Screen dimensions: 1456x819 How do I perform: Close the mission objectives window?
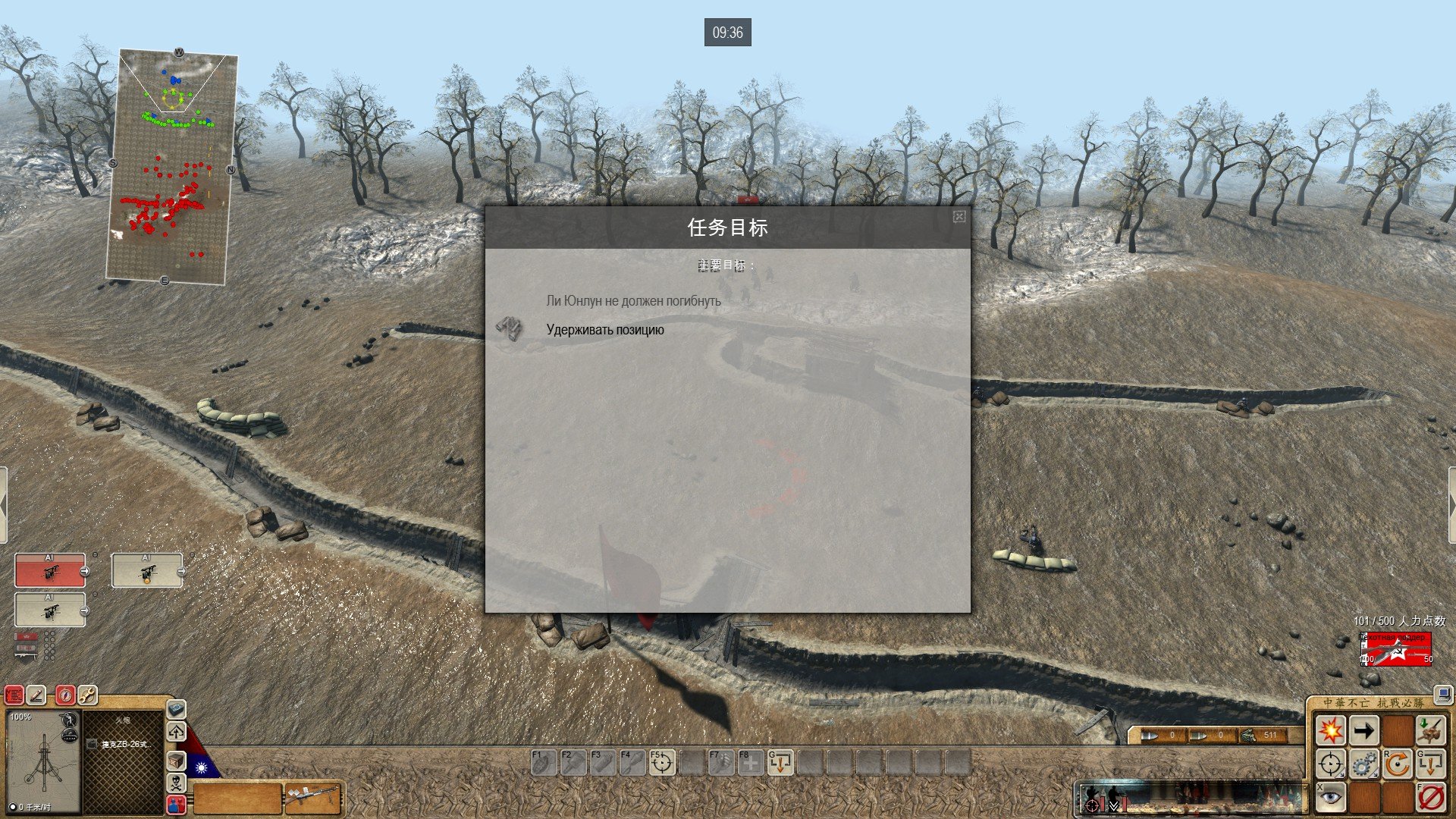(x=959, y=217)
